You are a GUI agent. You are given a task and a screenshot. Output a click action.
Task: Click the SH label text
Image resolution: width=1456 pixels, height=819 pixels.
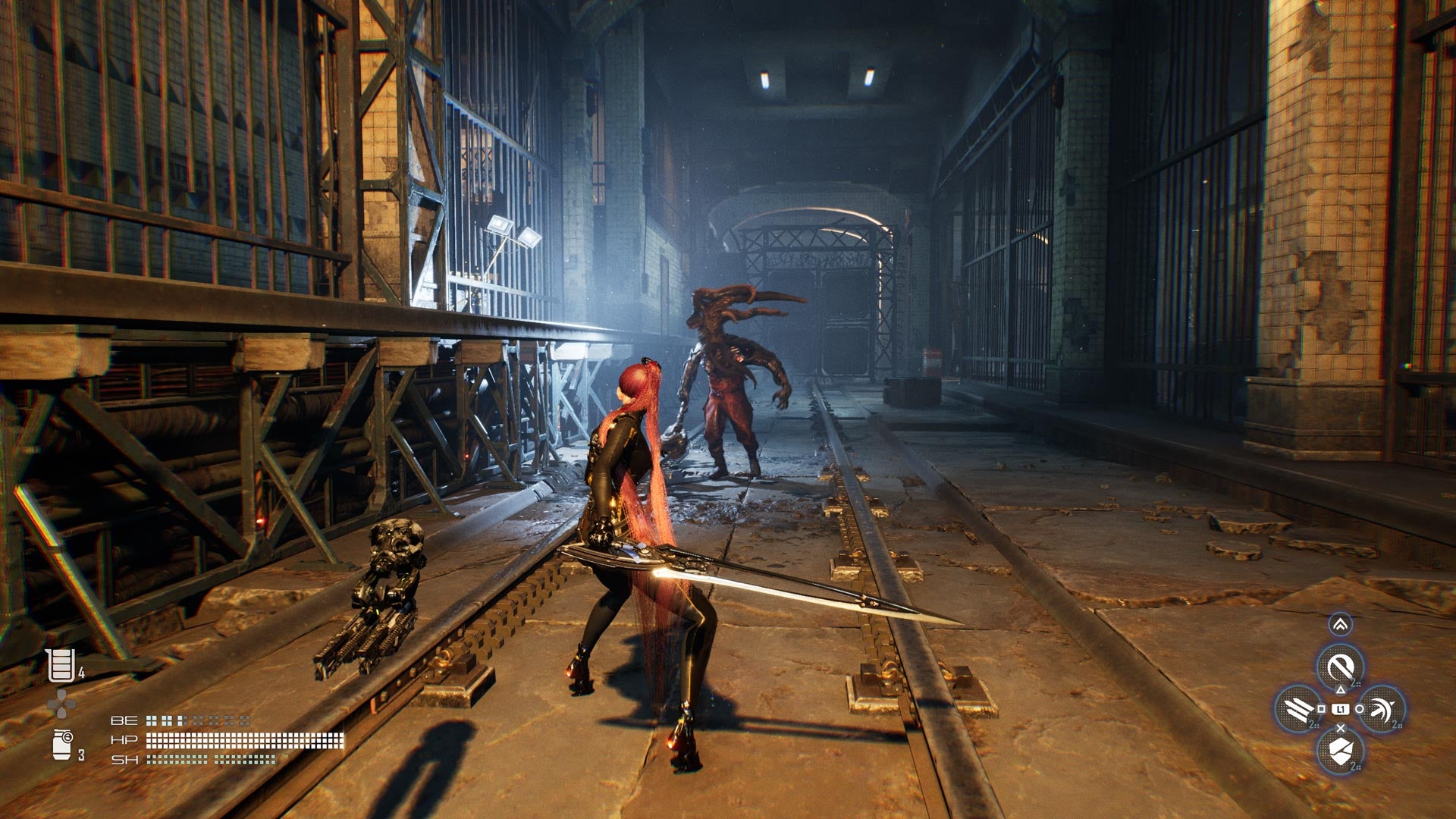pos(125,760)
